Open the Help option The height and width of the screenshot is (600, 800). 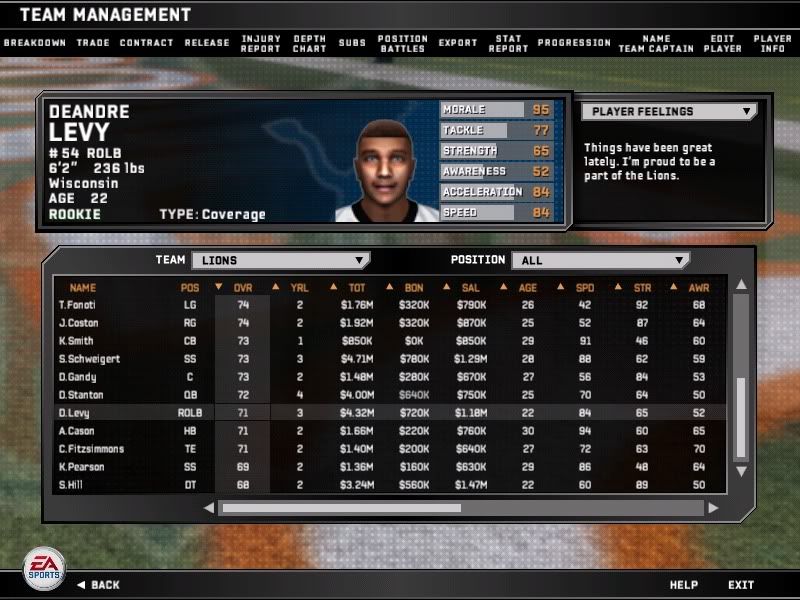[684, 585]
